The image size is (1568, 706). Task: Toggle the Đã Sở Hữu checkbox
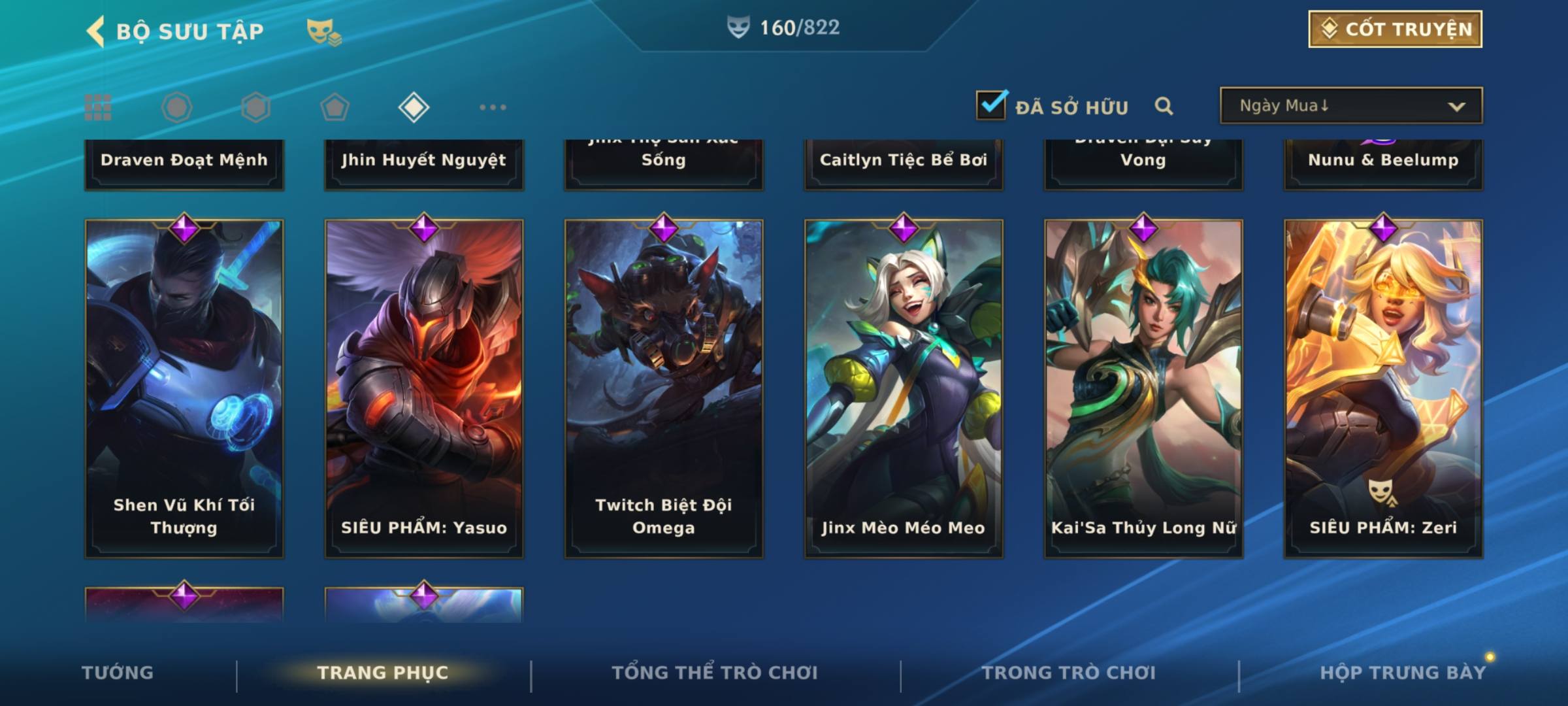pos(991,105)
